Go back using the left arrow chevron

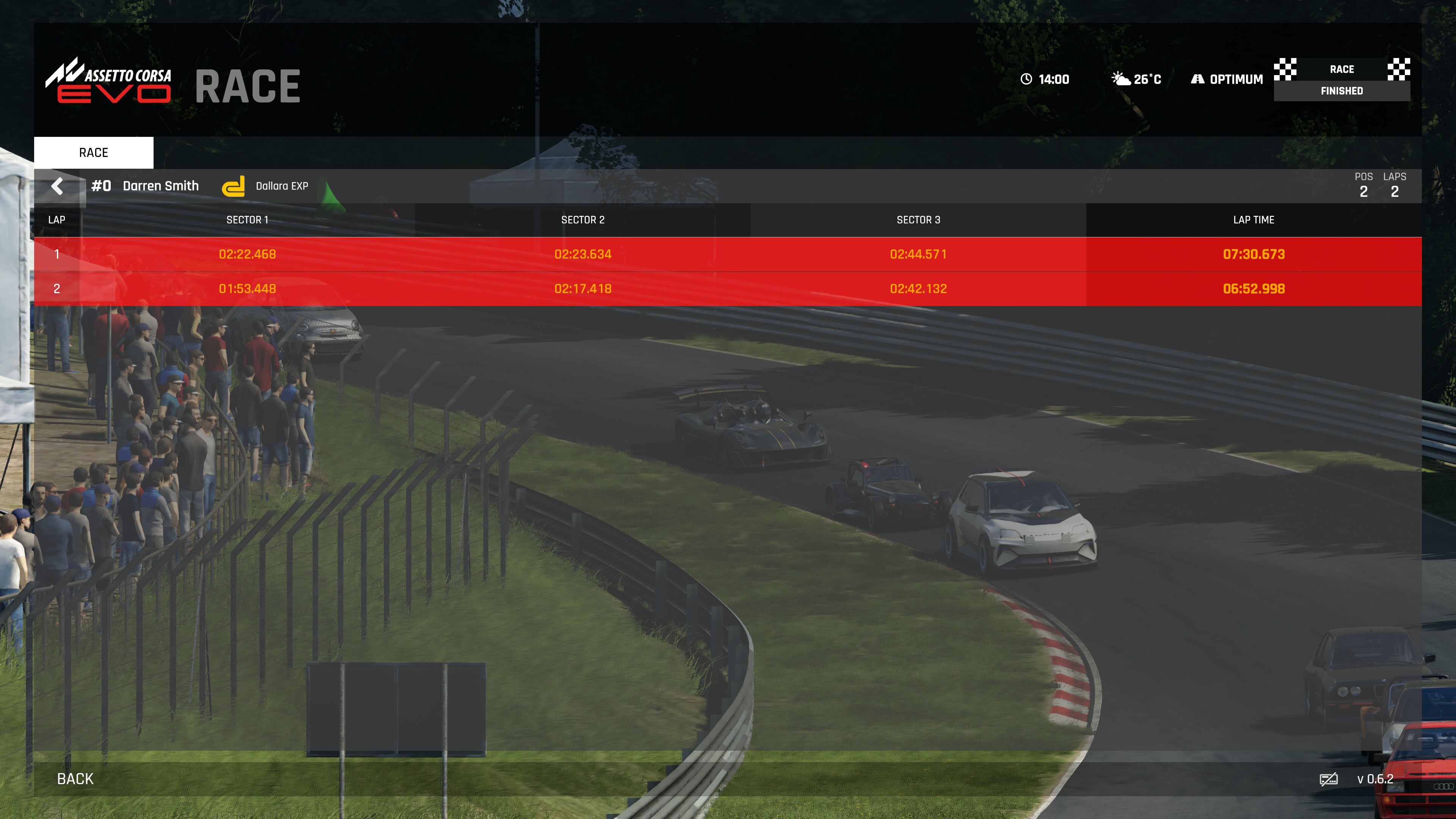click(57, 186)
